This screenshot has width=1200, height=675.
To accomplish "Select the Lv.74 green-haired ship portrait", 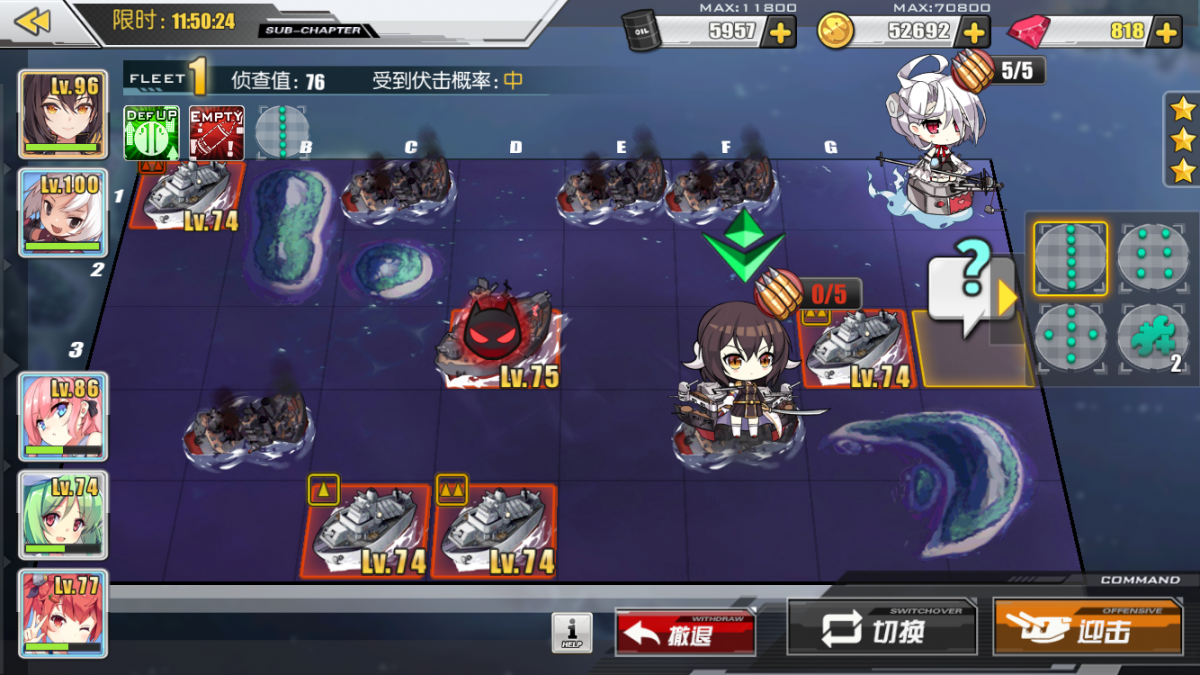I will [62, 514].
